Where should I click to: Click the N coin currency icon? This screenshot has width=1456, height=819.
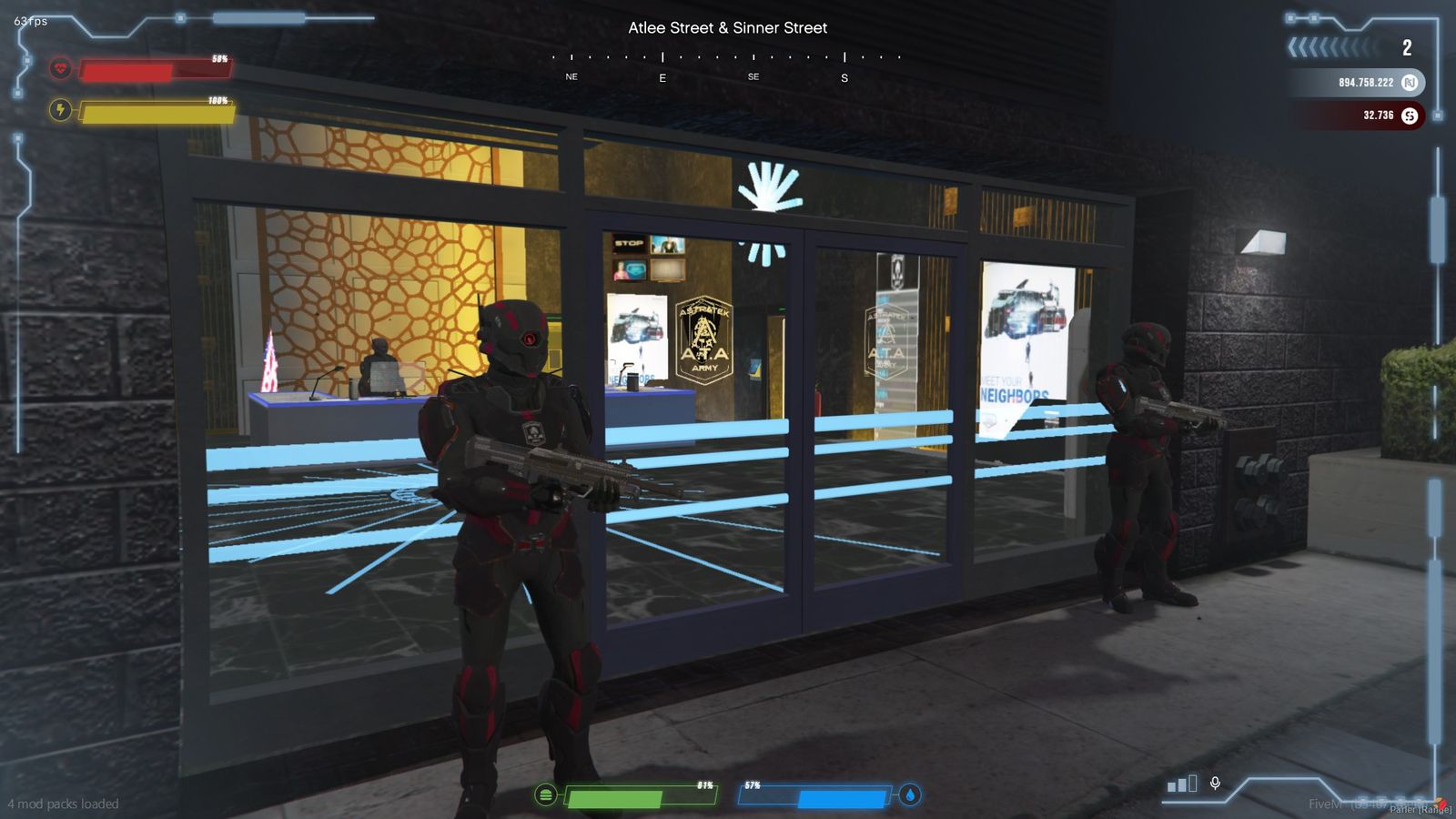tap(1410, 83)
